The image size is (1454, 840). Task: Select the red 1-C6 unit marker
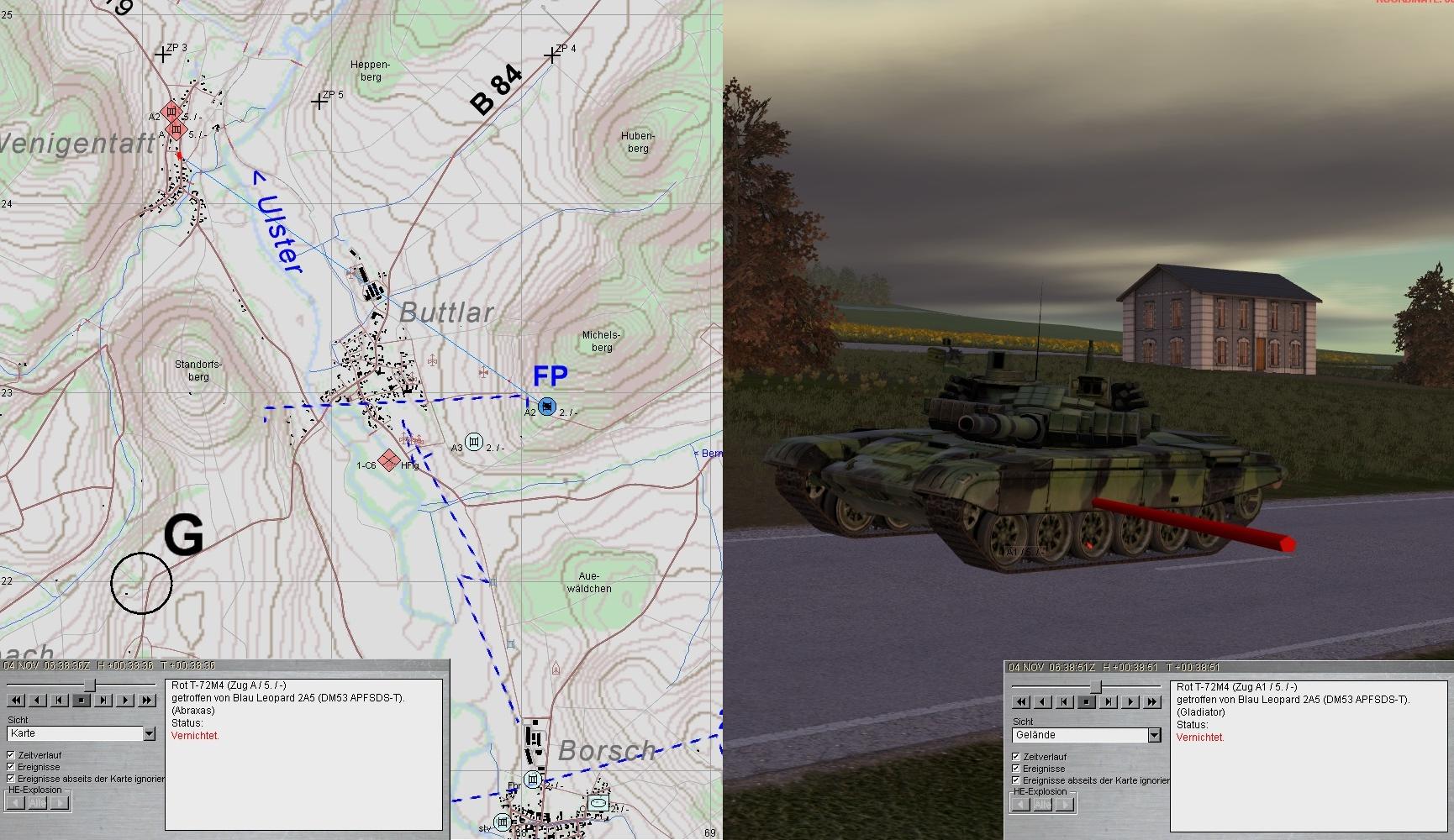(387, 460)
